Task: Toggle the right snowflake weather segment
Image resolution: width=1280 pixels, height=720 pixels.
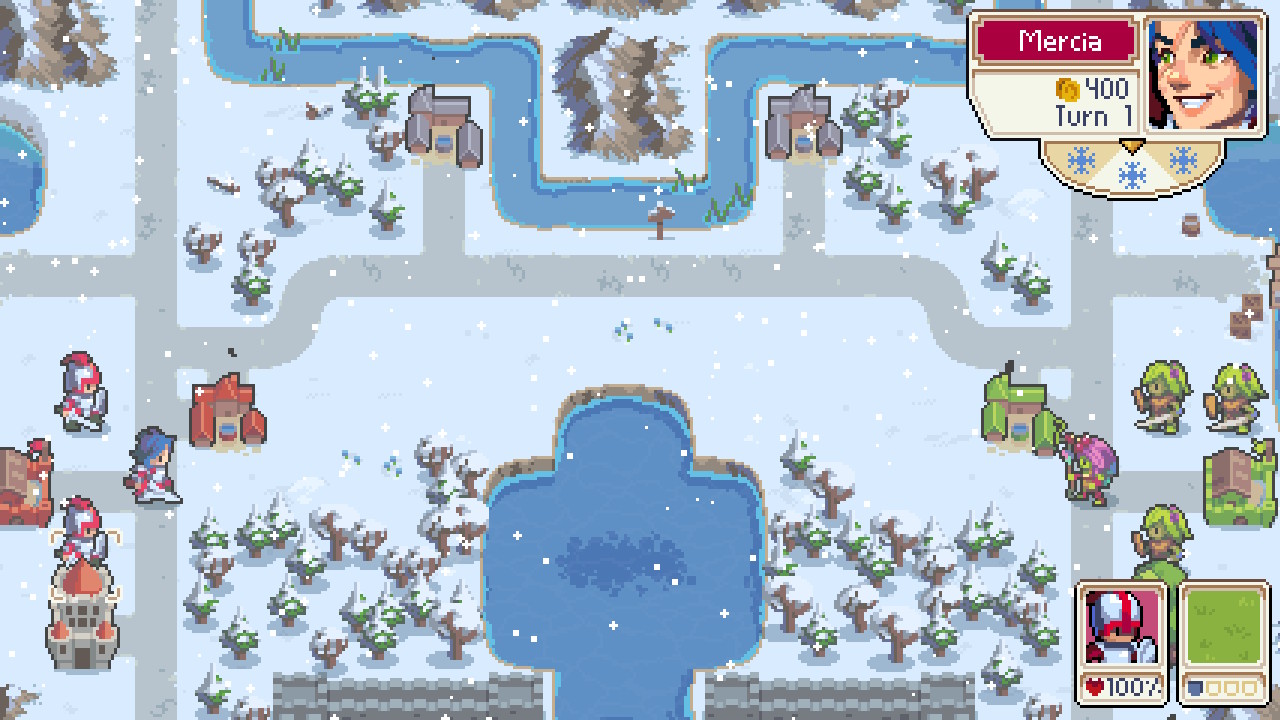Action: 1181,158
